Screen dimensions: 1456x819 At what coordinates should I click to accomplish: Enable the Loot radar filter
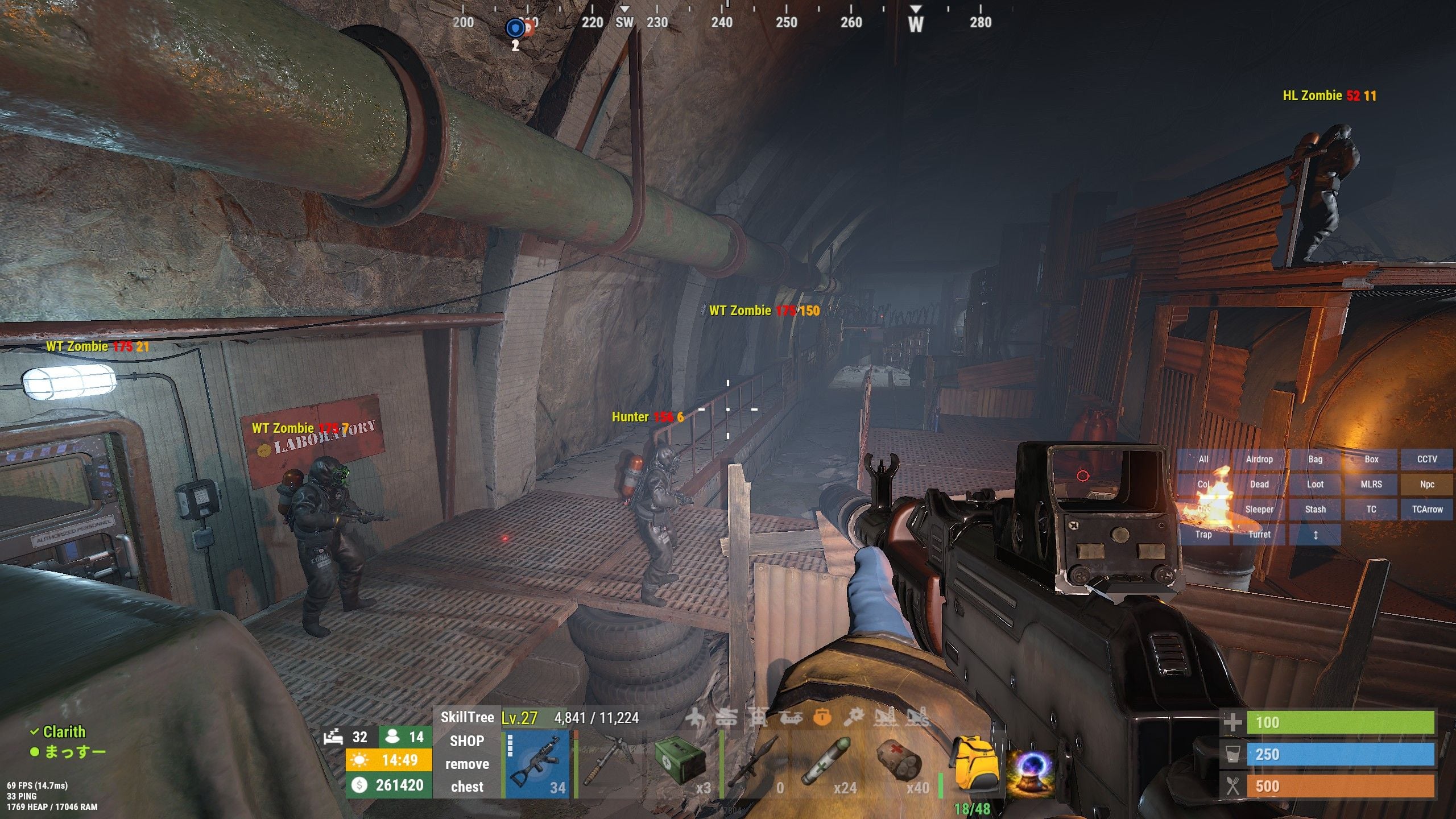[1315, 485]
